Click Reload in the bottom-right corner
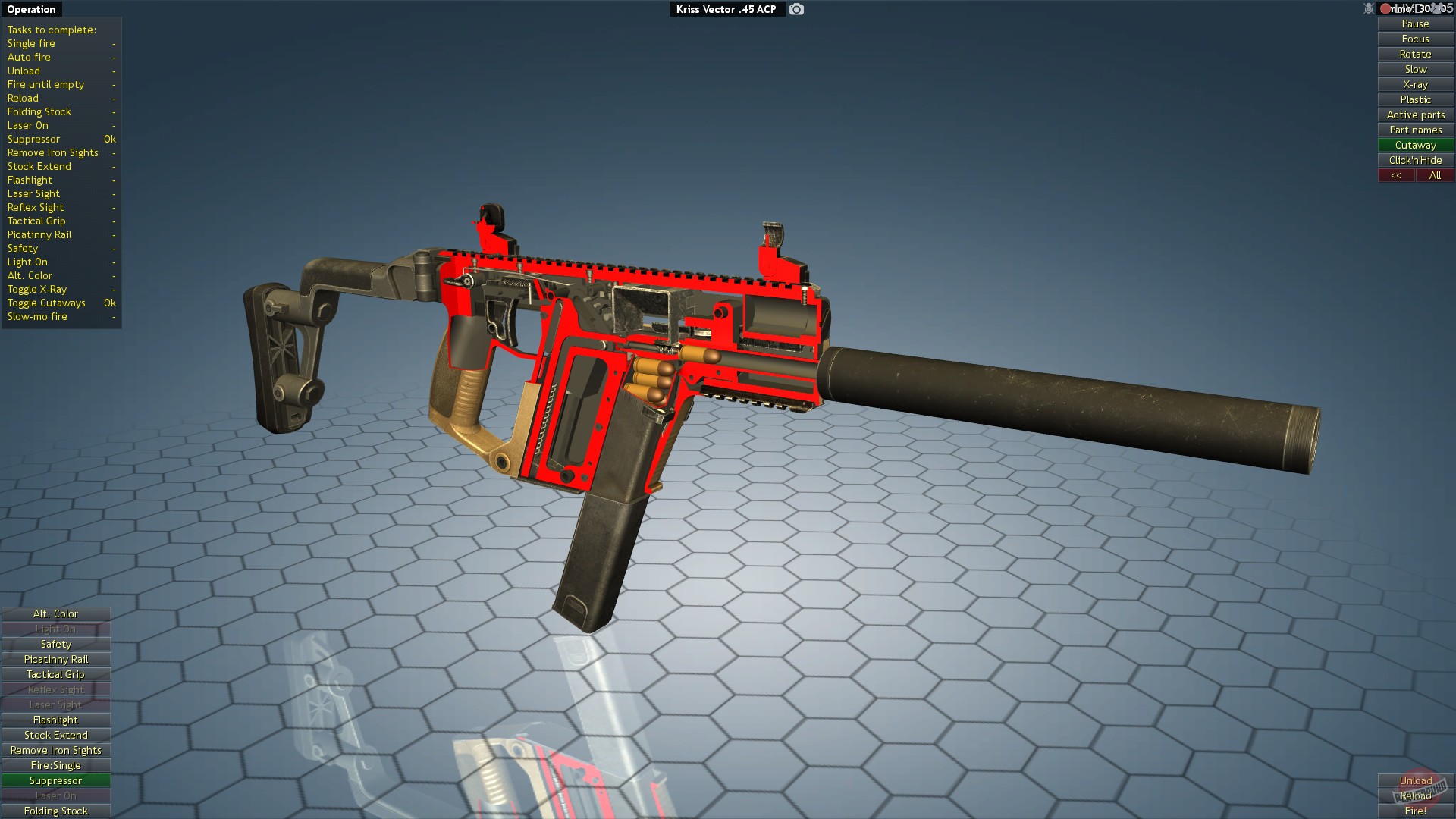Viewport: 1456px width, 819px height. point(1416,796)
